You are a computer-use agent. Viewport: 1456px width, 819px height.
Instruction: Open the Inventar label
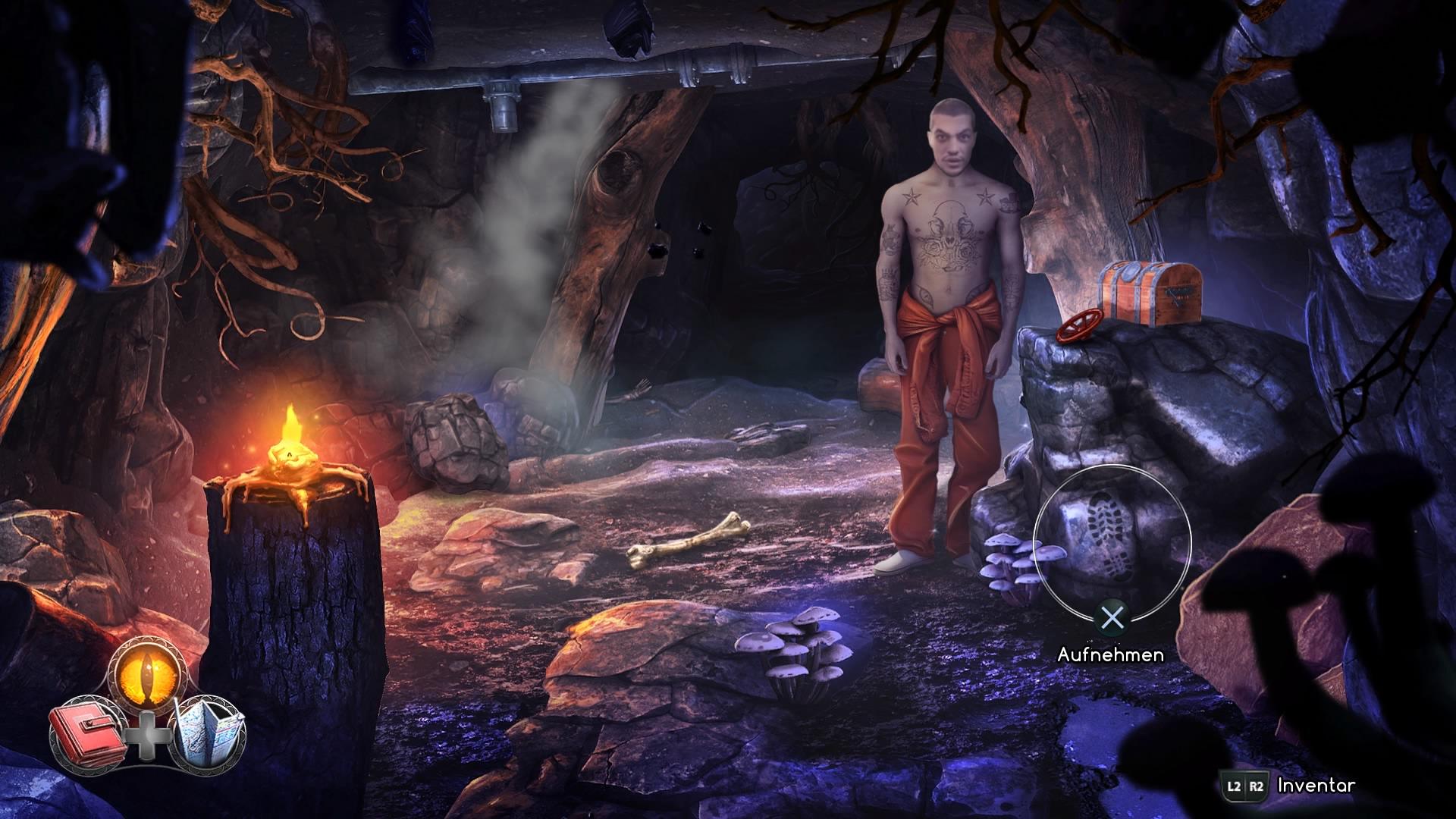point(1316,786)
